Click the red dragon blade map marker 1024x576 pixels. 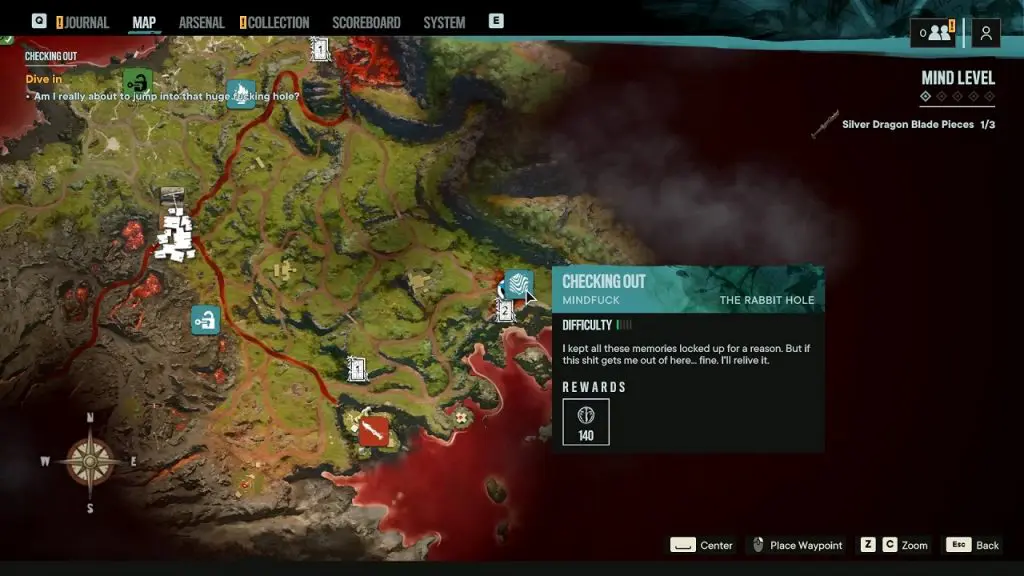point(373,431)
